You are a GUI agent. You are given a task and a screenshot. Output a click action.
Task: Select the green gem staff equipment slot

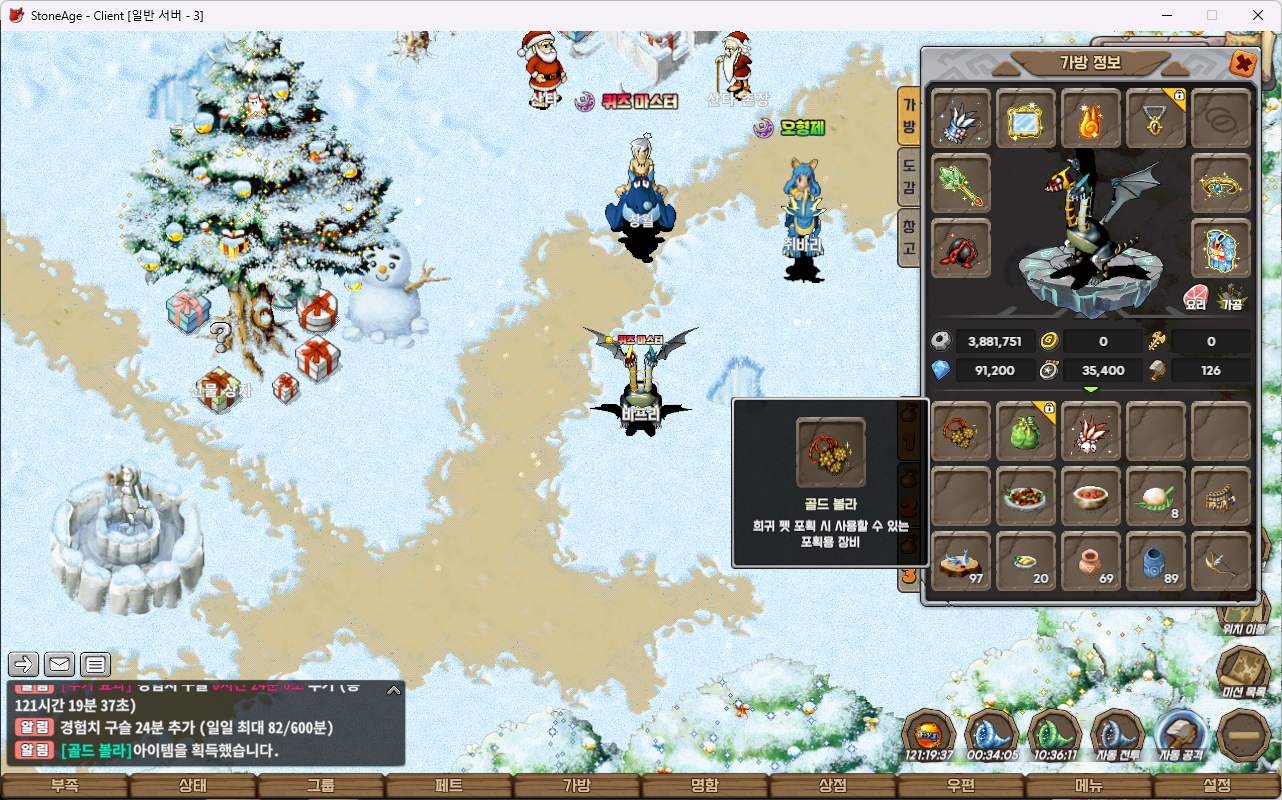(961, 184)
